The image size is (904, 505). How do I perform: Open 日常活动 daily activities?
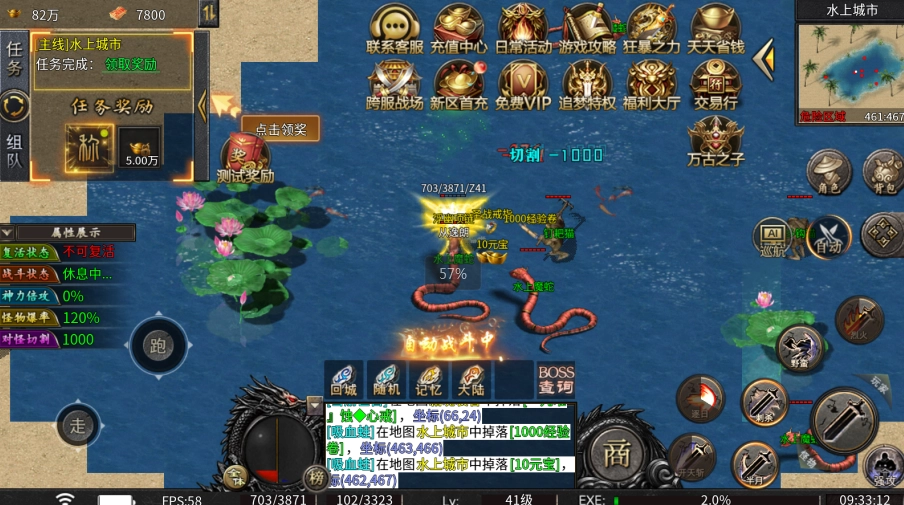[523, 28]
